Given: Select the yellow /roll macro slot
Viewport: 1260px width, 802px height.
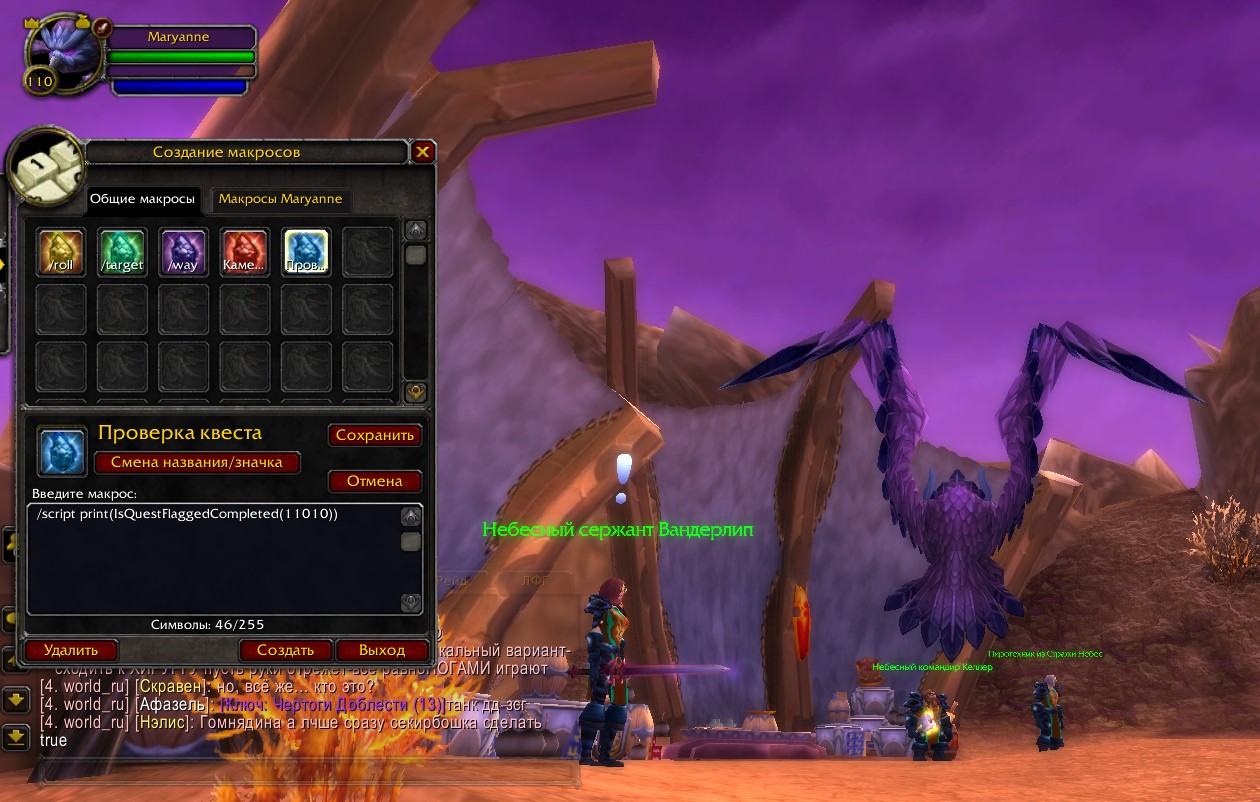Looking at the screenshot, I should click(x=61, y=252).
